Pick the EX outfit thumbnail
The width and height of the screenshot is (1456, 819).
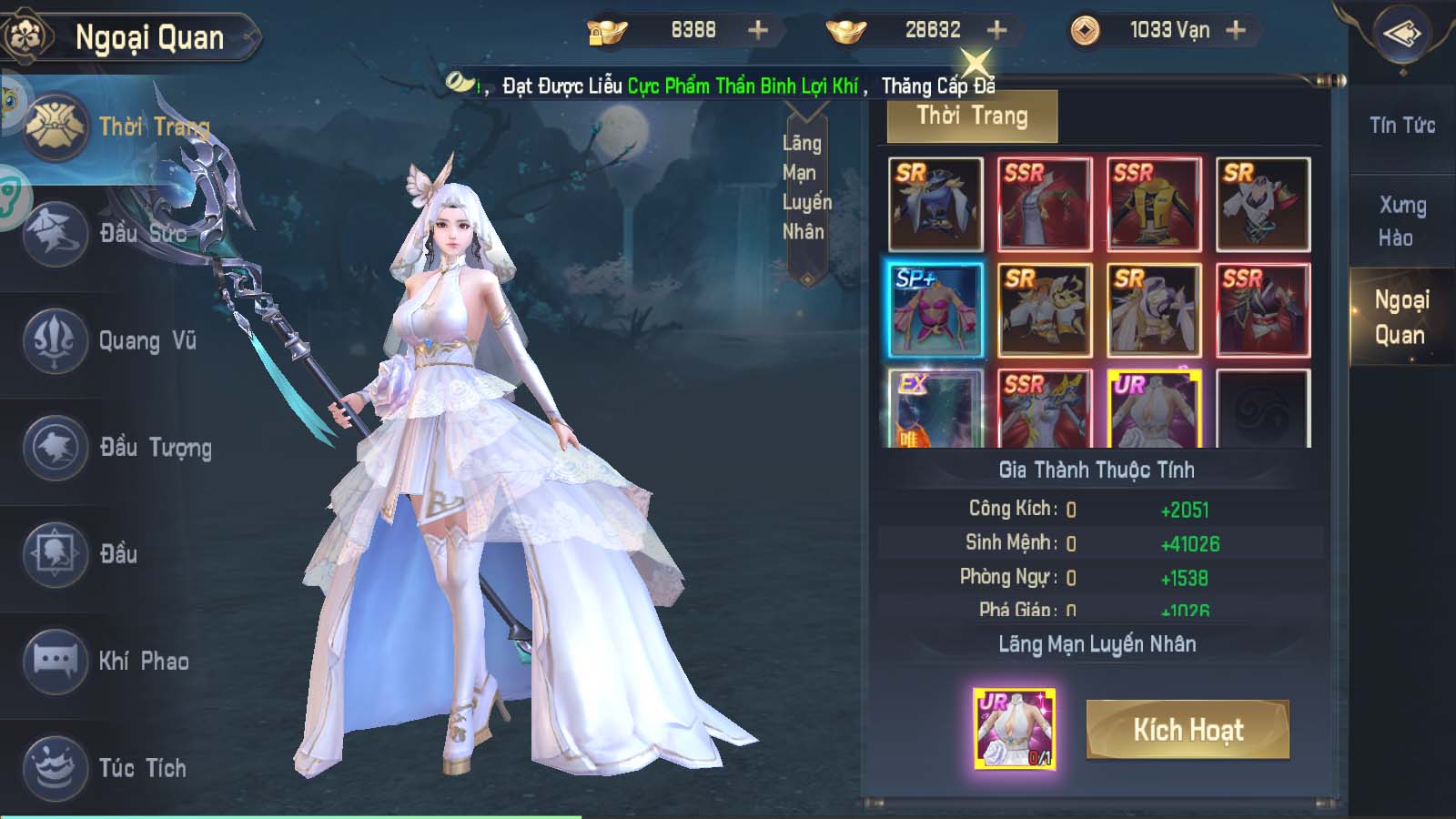pyautogui.click(x=935, y=409)
